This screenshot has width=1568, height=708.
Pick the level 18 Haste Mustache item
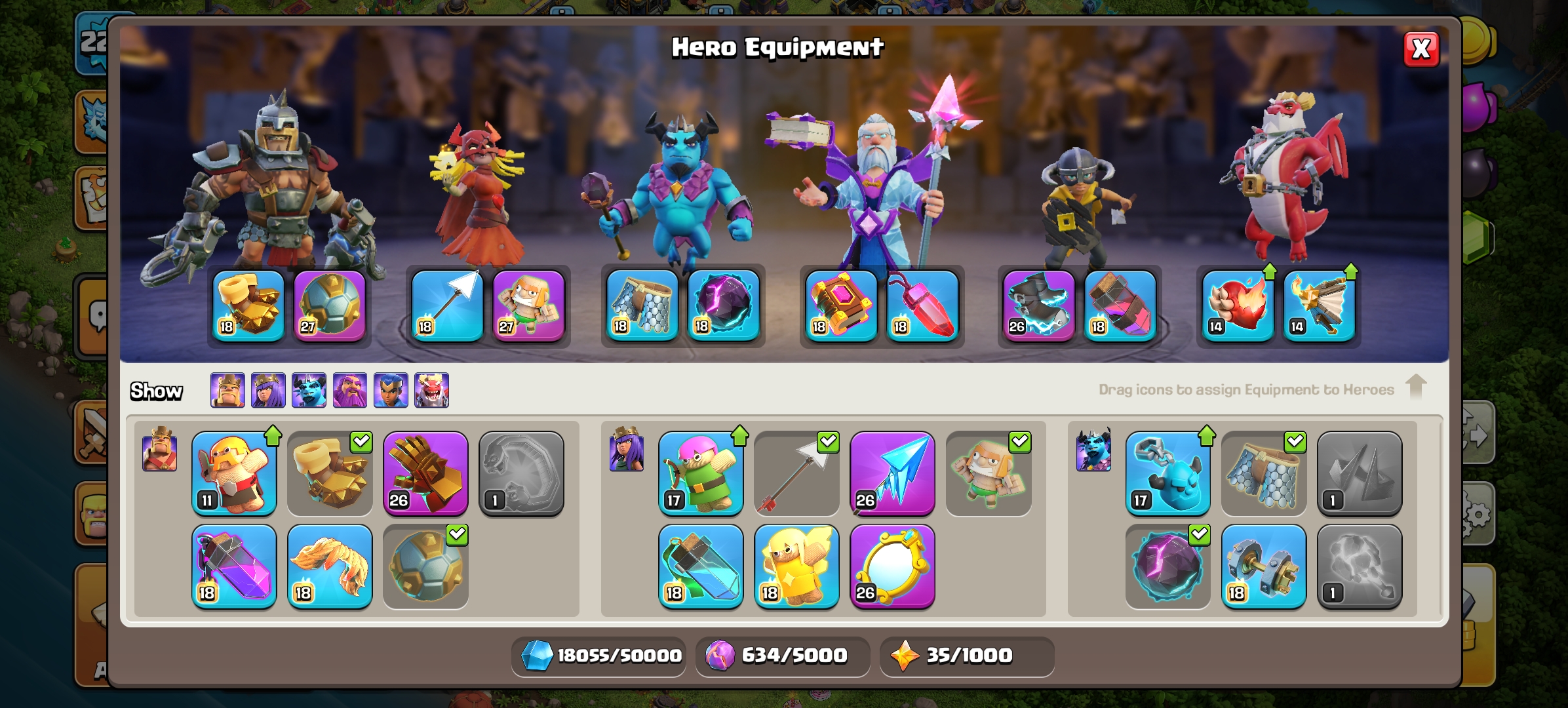pos(330,566)
